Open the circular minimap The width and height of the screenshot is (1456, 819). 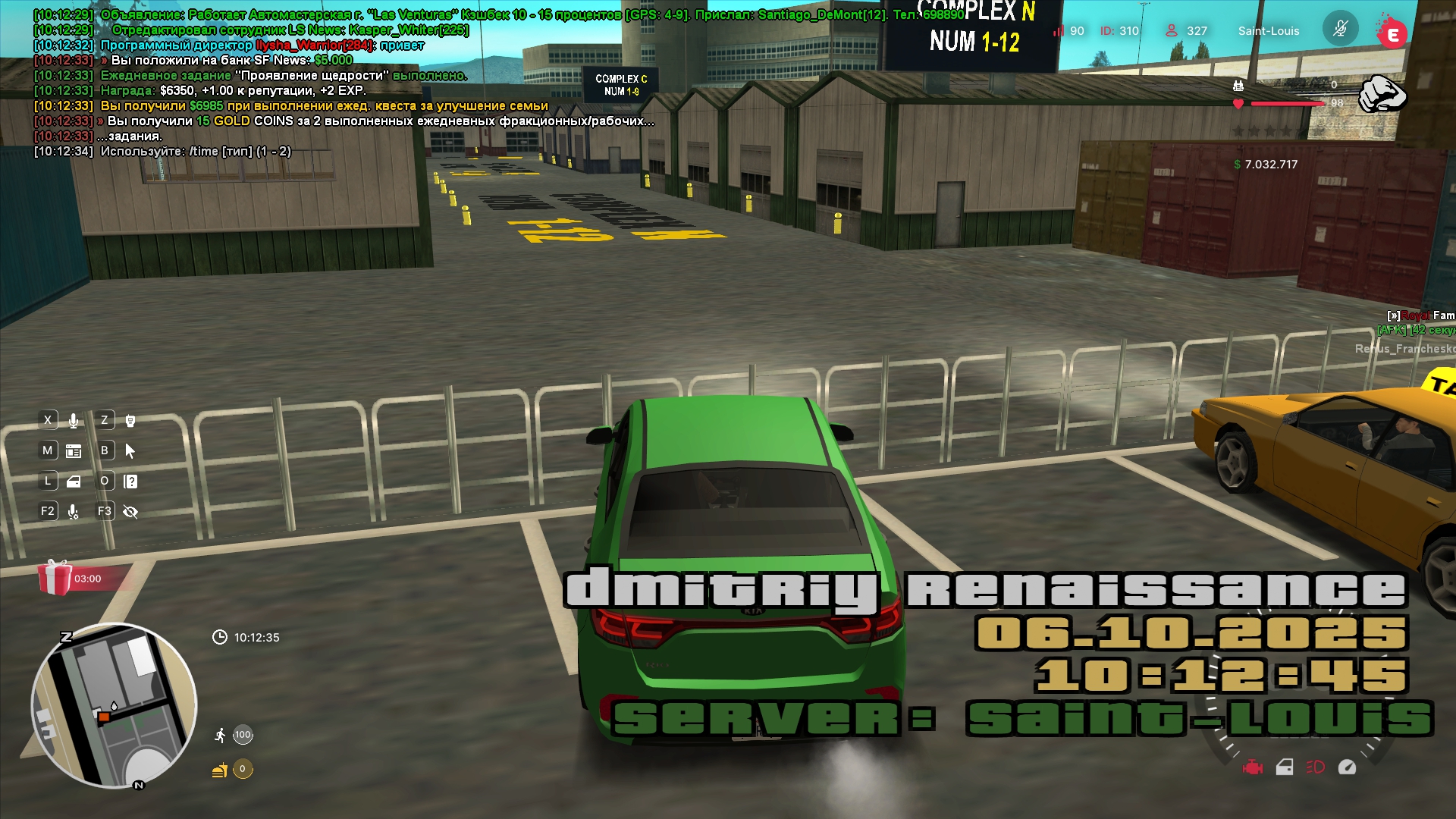pos(114,705)
